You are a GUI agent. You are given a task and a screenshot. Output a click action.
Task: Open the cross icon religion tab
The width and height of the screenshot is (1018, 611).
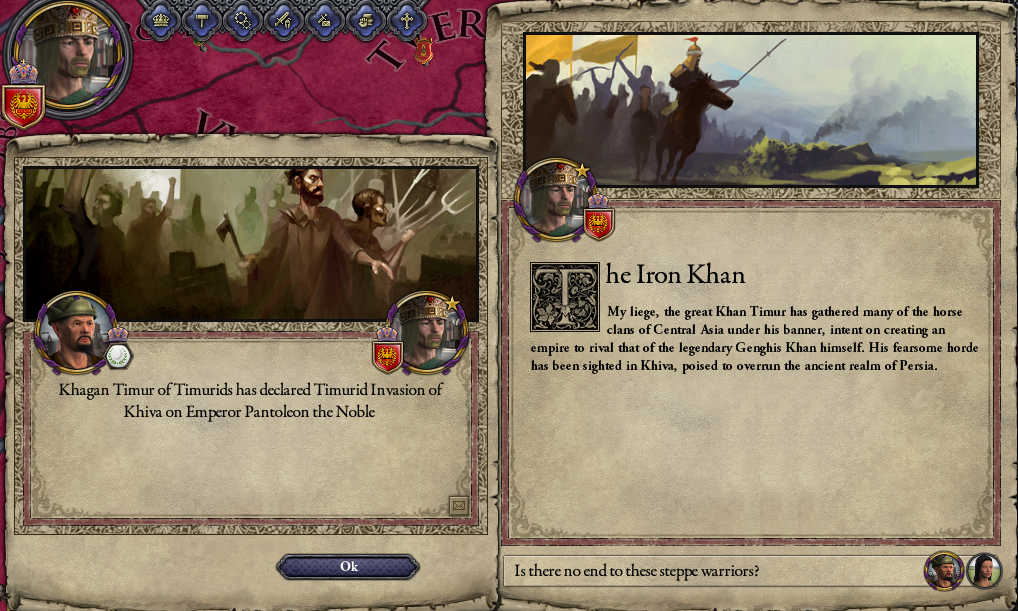406,19
